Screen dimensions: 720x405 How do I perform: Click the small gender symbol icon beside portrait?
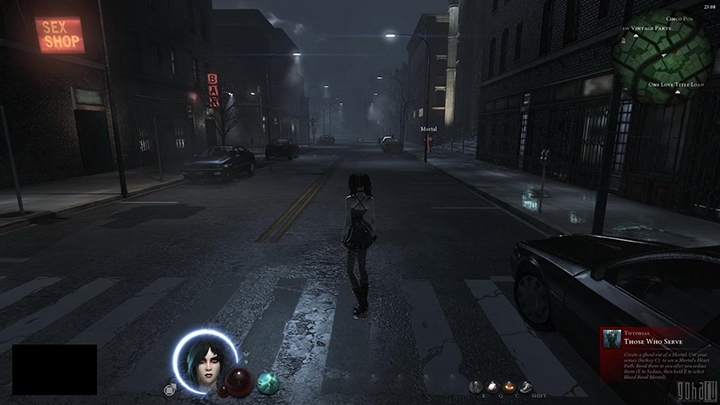(170, 389)
